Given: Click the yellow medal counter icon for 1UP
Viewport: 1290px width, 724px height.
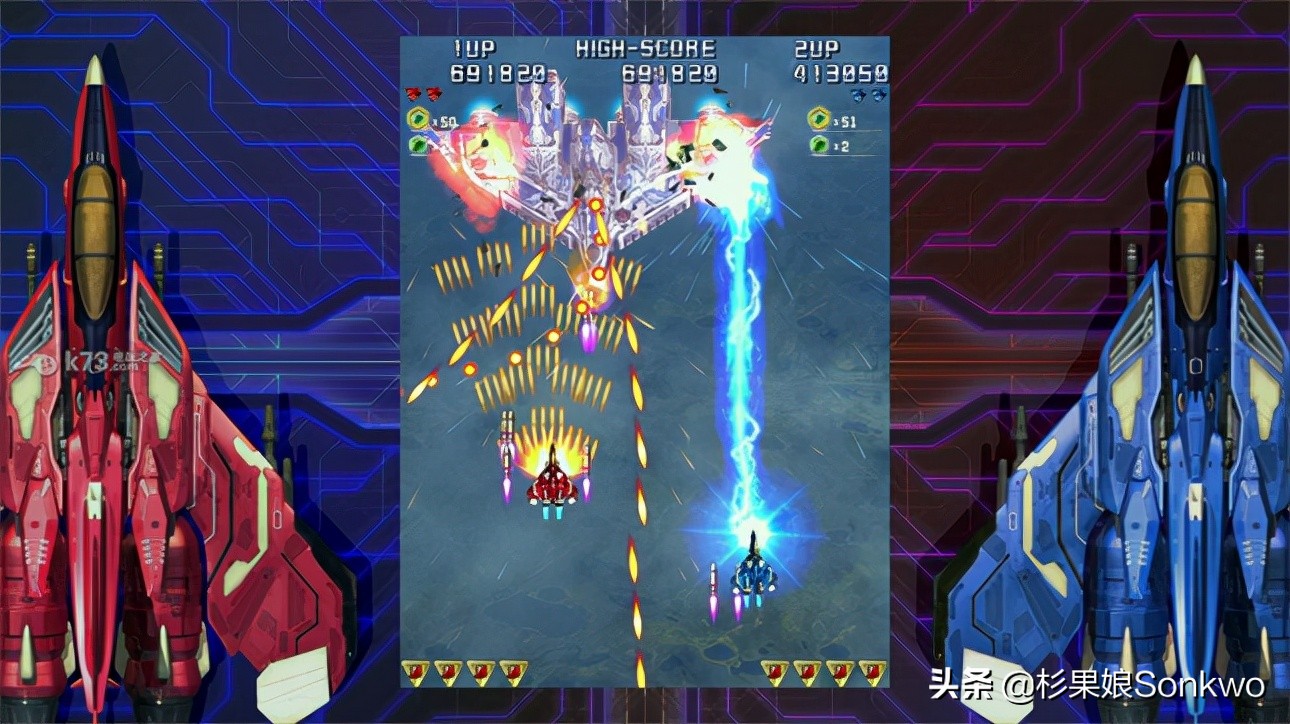Looking at the screenshot, I should 417,118.
